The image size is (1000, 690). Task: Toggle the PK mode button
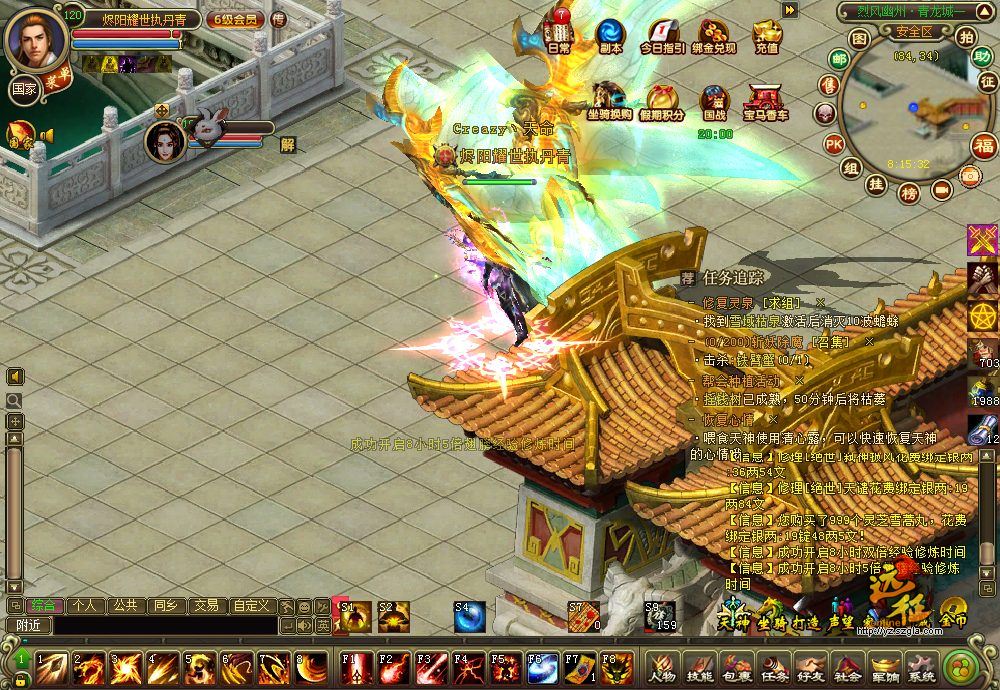[833, 144]
